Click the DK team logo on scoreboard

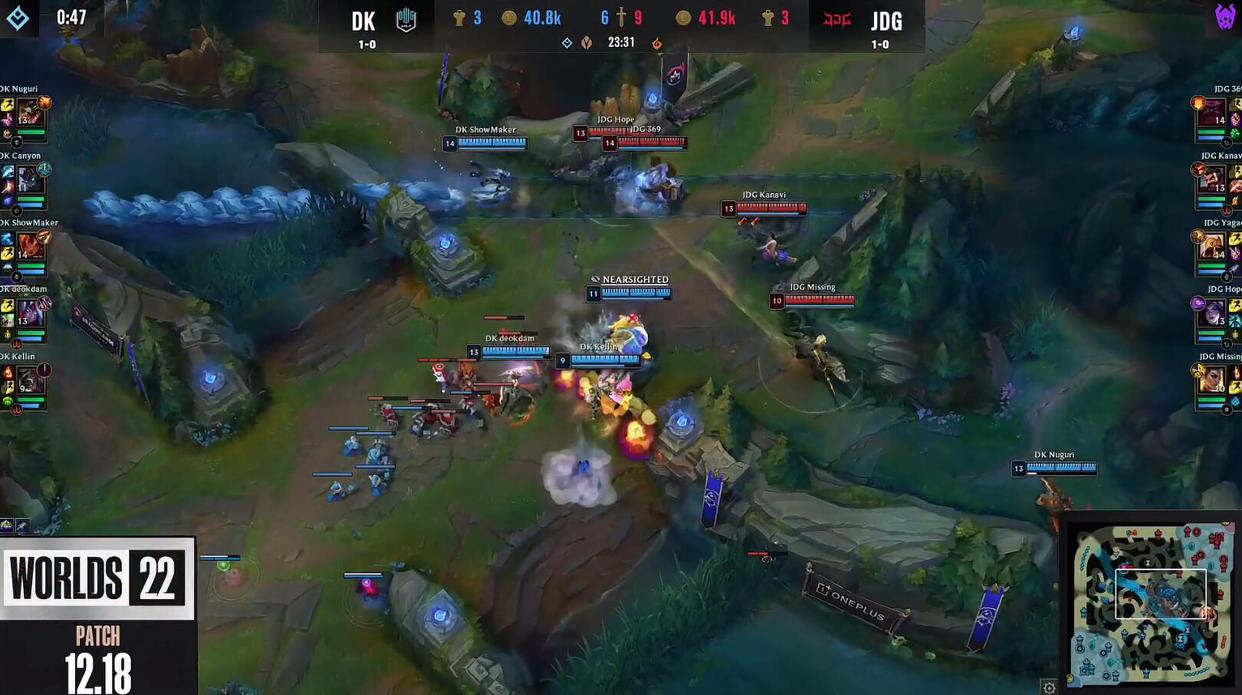(x=406, y=20)
